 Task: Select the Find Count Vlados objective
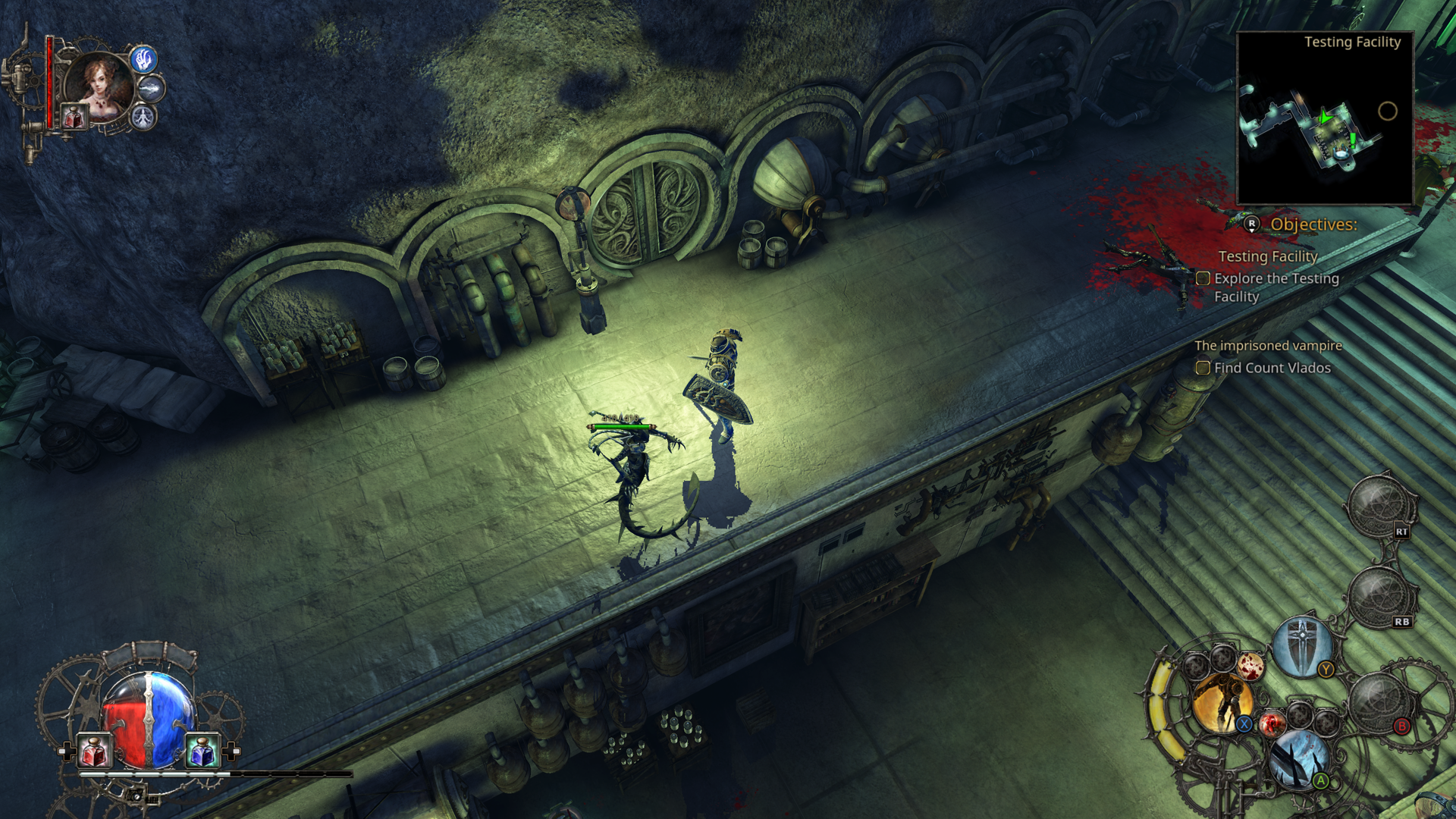[1272, 368]
